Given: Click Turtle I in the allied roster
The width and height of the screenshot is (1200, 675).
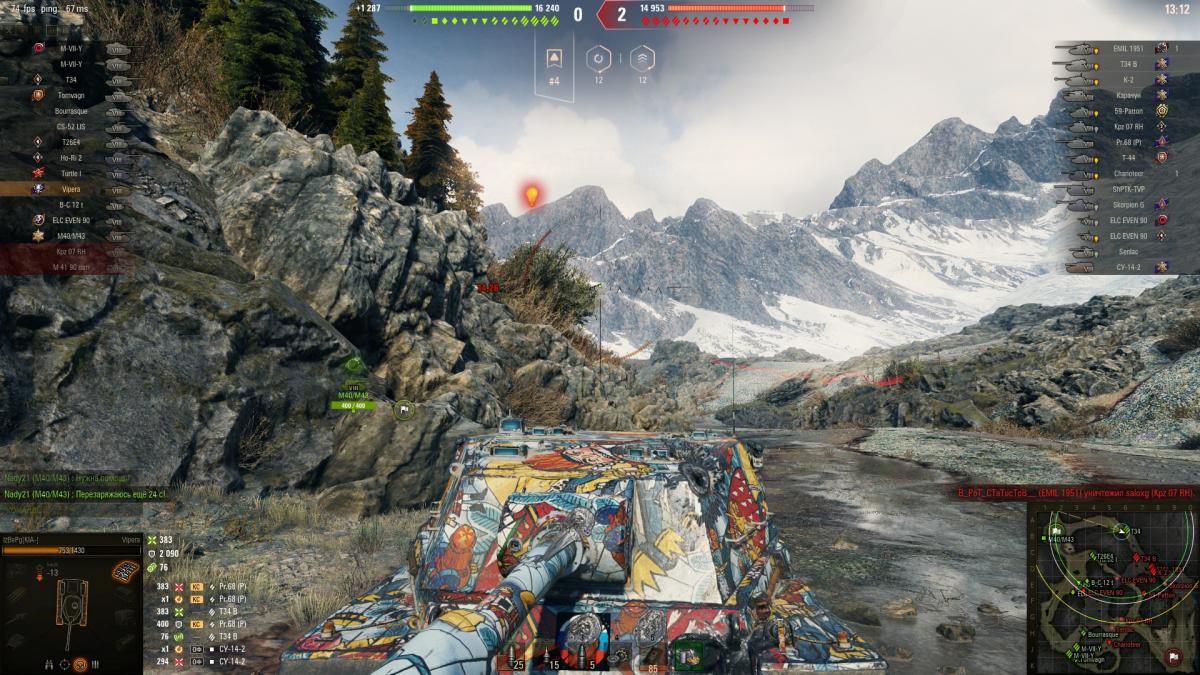Looking at the screenshot, I should pyautogui.click(x=70, y=173).
